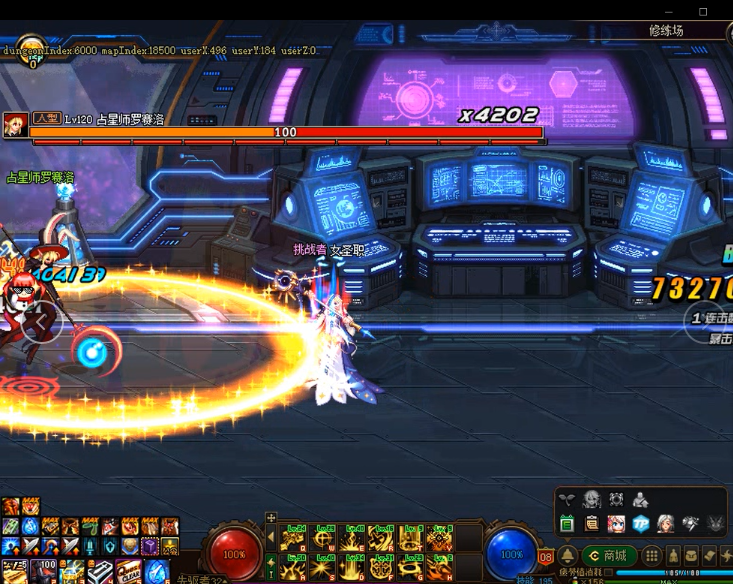Toggle the 疲劳值消耗 checkbox

[x=609, y=573]
